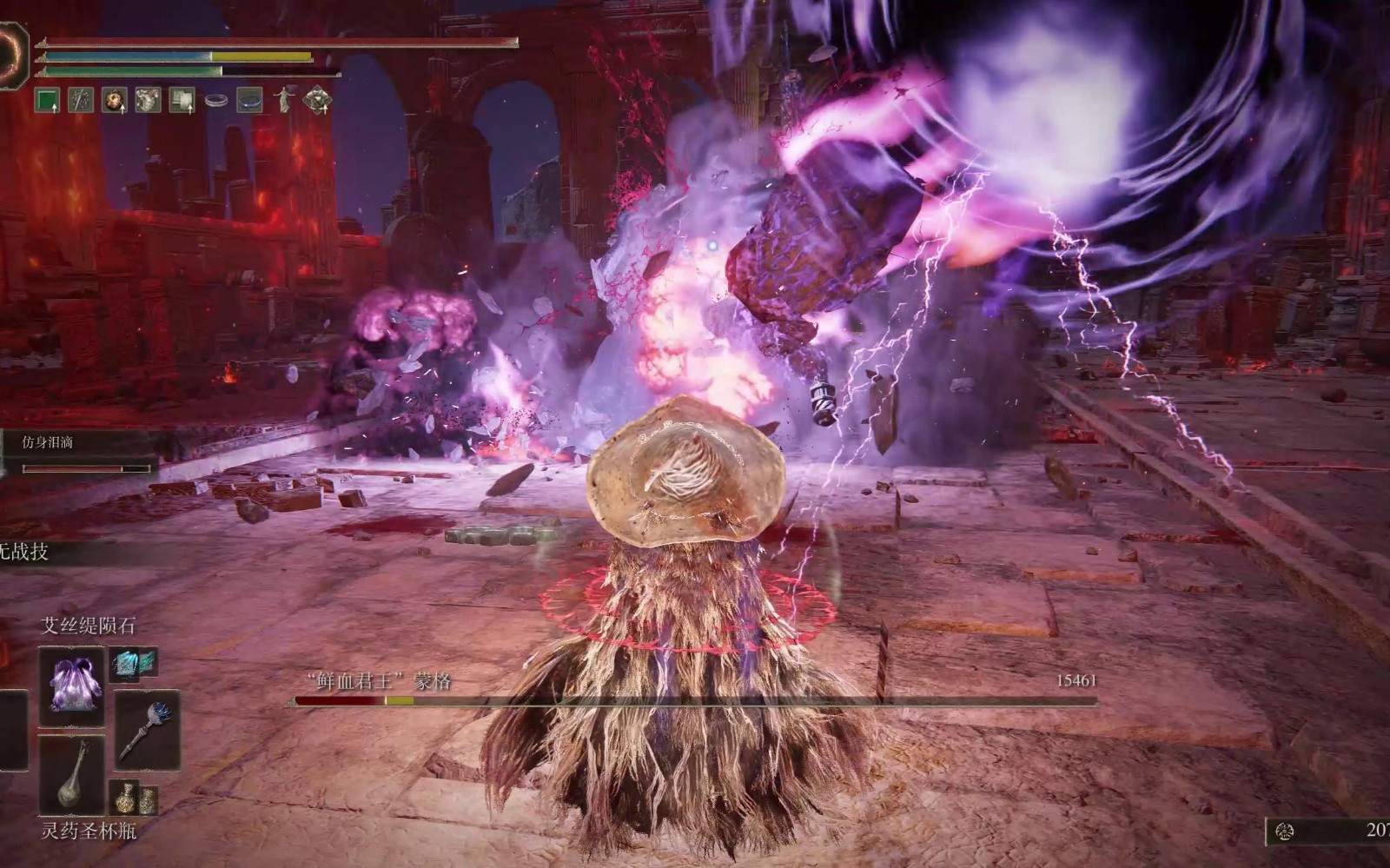Select the Meteorite of Astel spell slot

click(71, 686)
